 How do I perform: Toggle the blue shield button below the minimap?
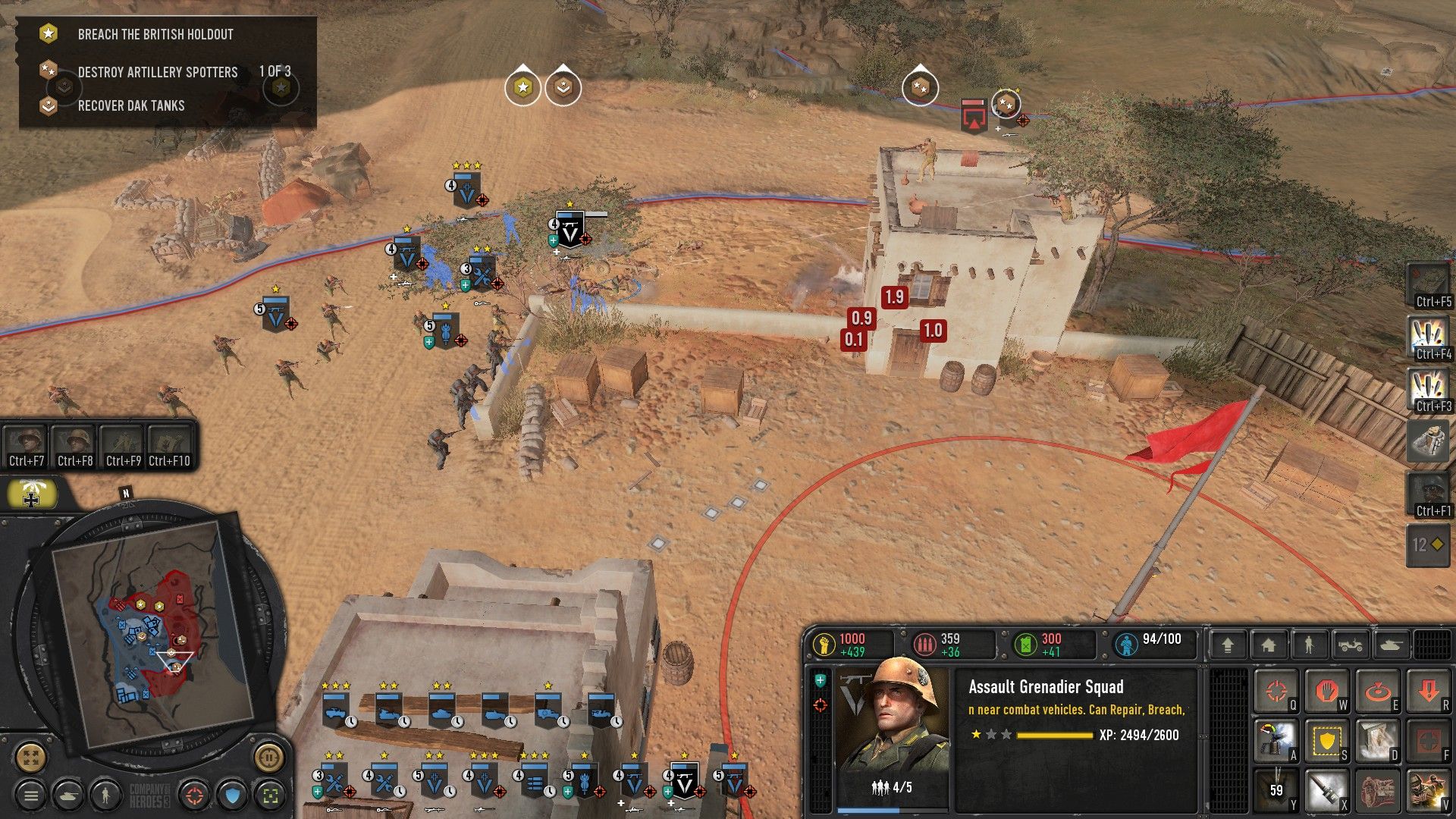click(x=233, y=795)
